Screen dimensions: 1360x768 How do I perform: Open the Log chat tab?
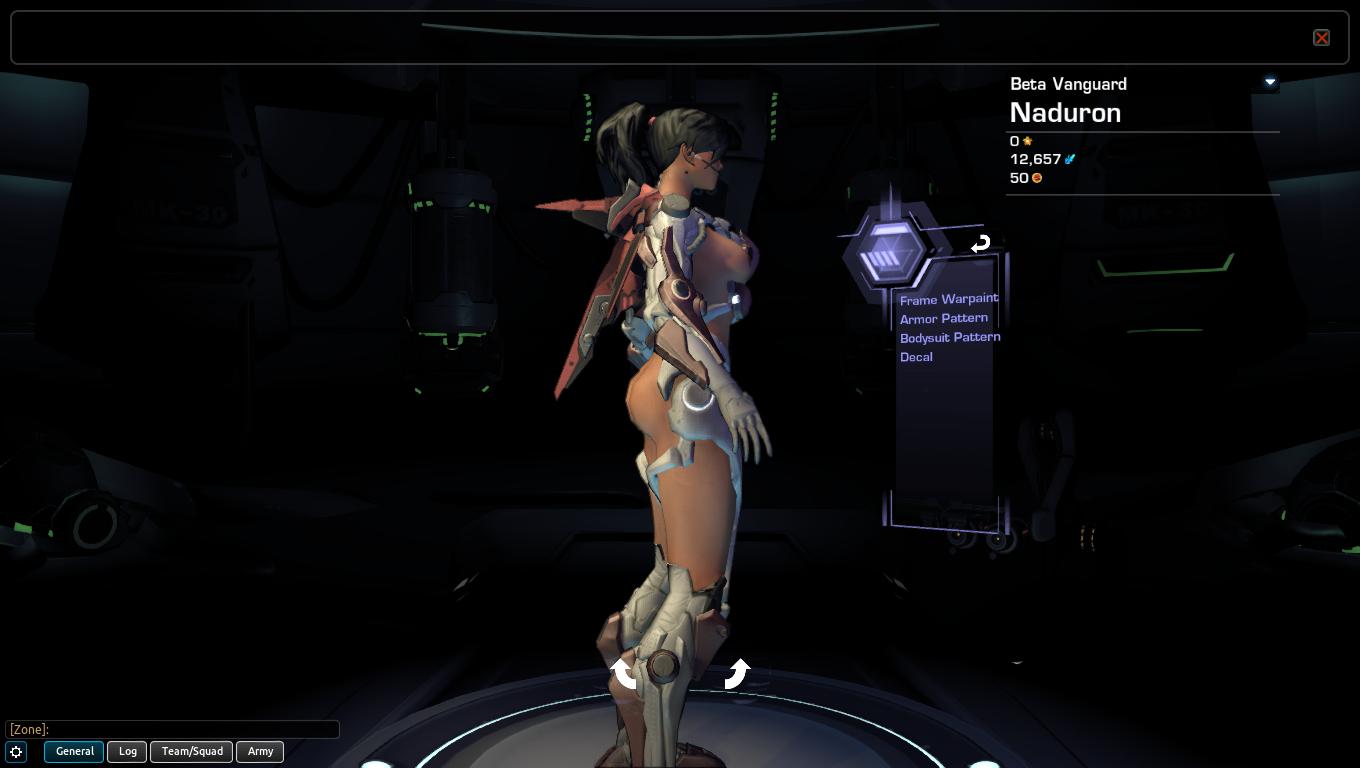click(x=128, y=752)
